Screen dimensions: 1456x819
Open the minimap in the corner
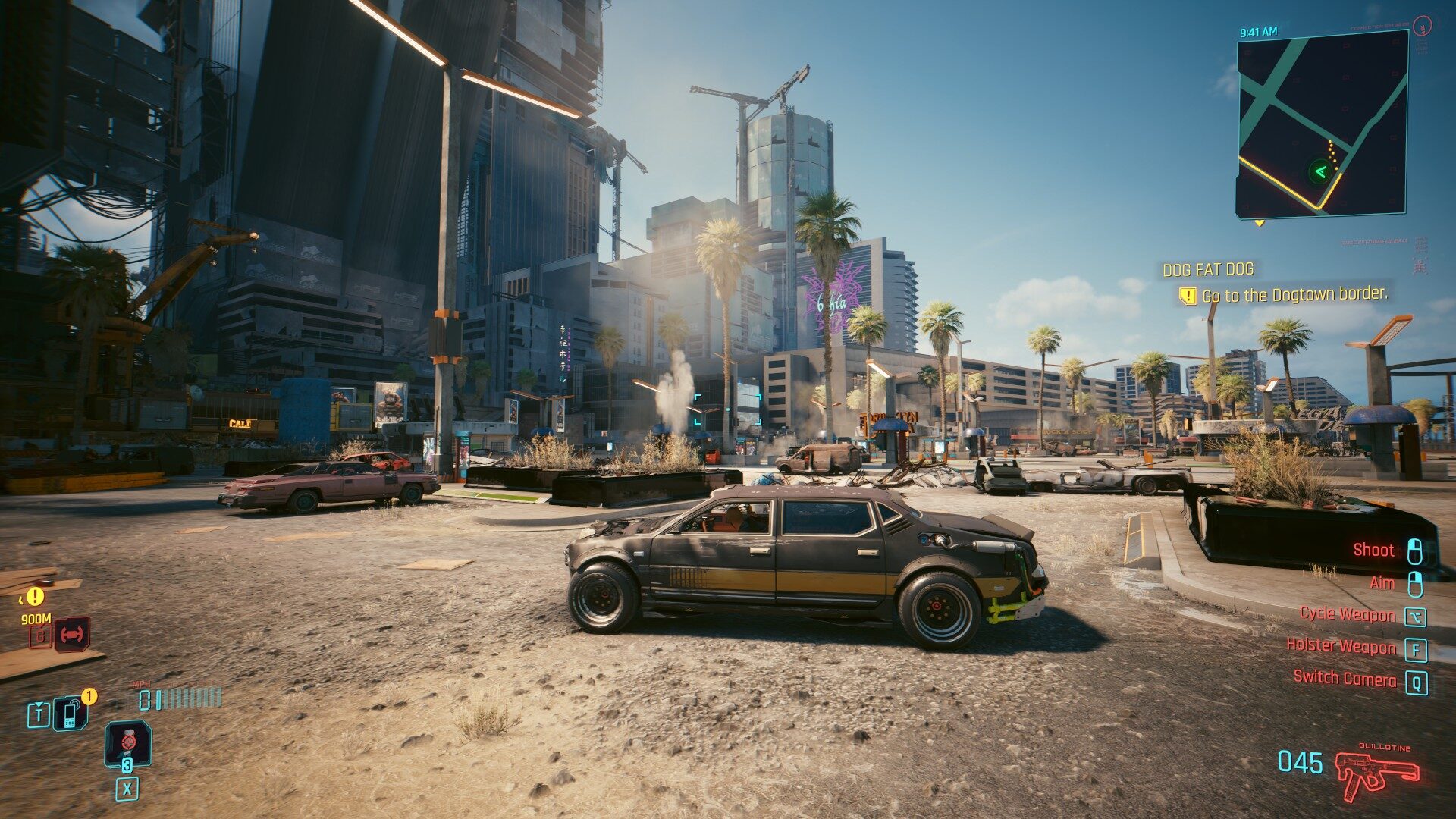click(x=1322, y=125)
